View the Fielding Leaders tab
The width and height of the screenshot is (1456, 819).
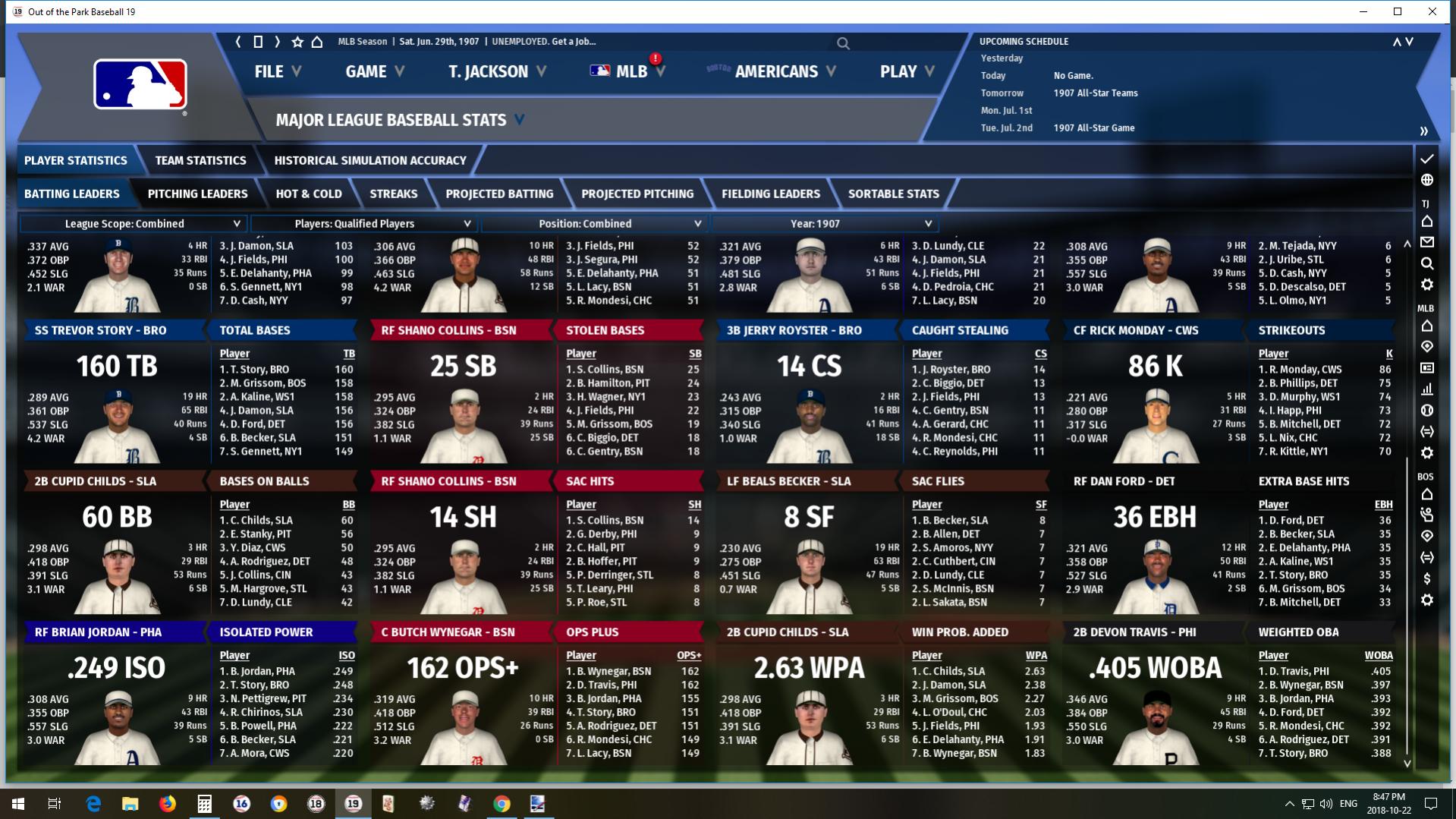pos(770,194)
